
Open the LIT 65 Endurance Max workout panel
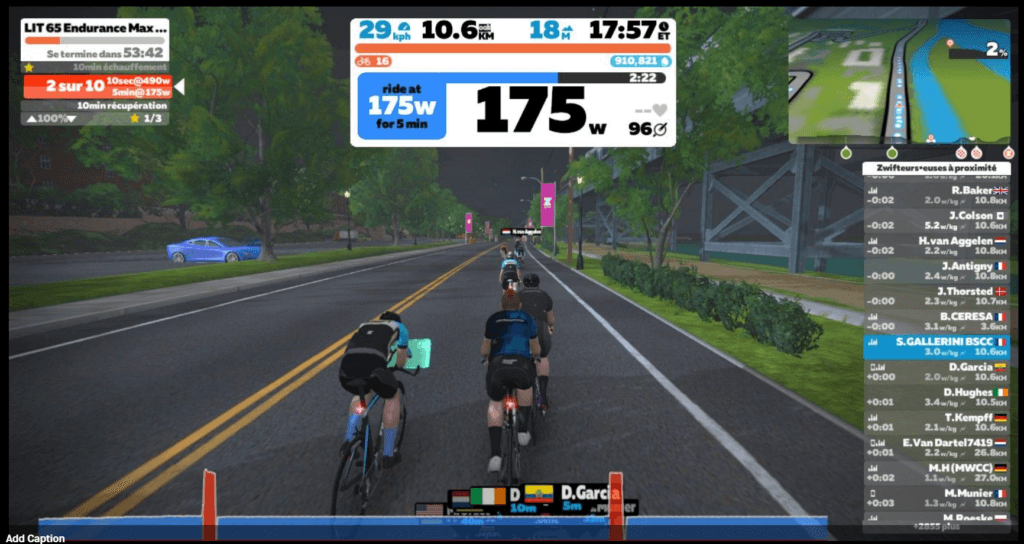[94, 28]
